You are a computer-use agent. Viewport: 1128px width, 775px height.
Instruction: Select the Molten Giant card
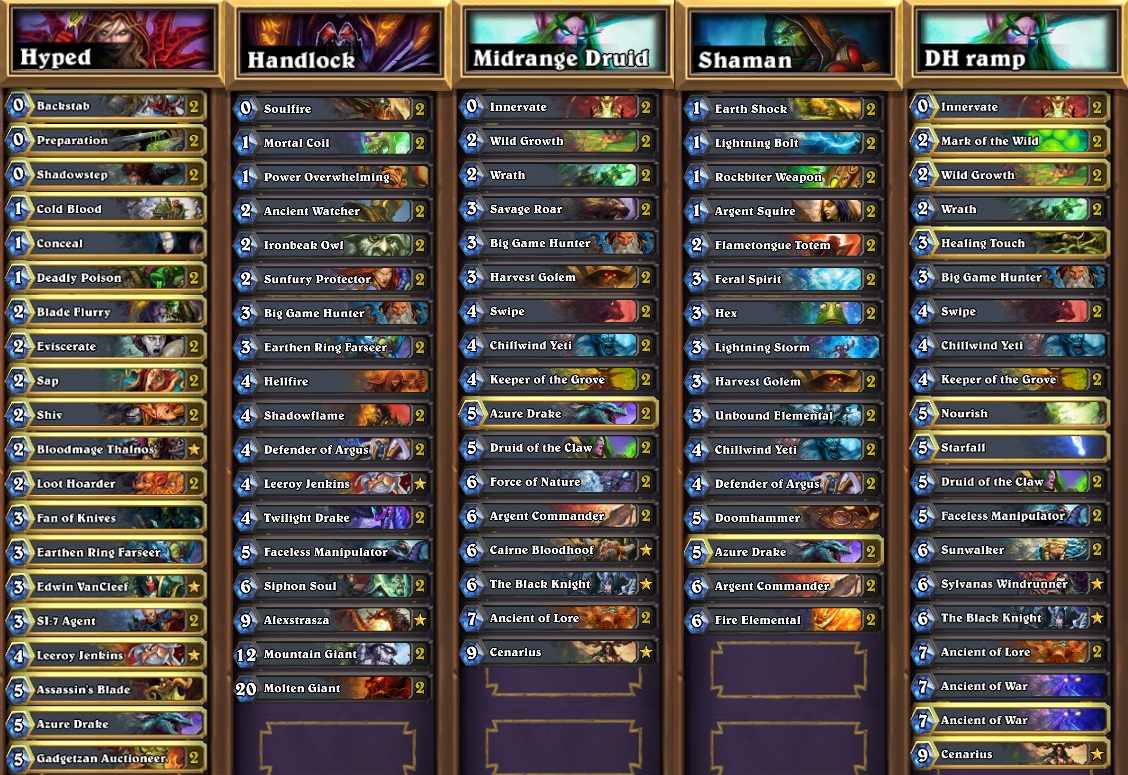tap(332, 688)
